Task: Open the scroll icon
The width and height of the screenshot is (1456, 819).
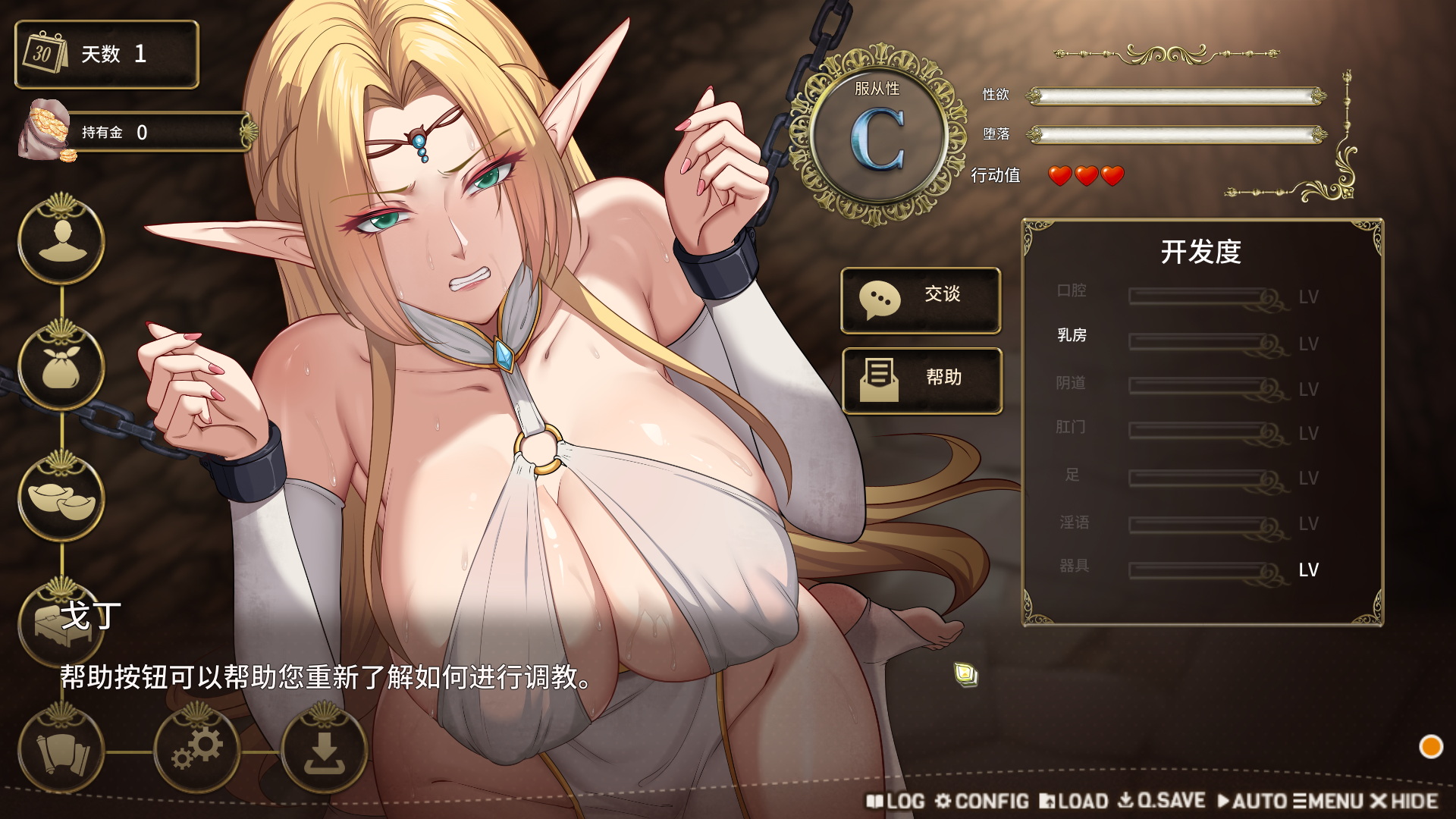Action: pos(61,751)
